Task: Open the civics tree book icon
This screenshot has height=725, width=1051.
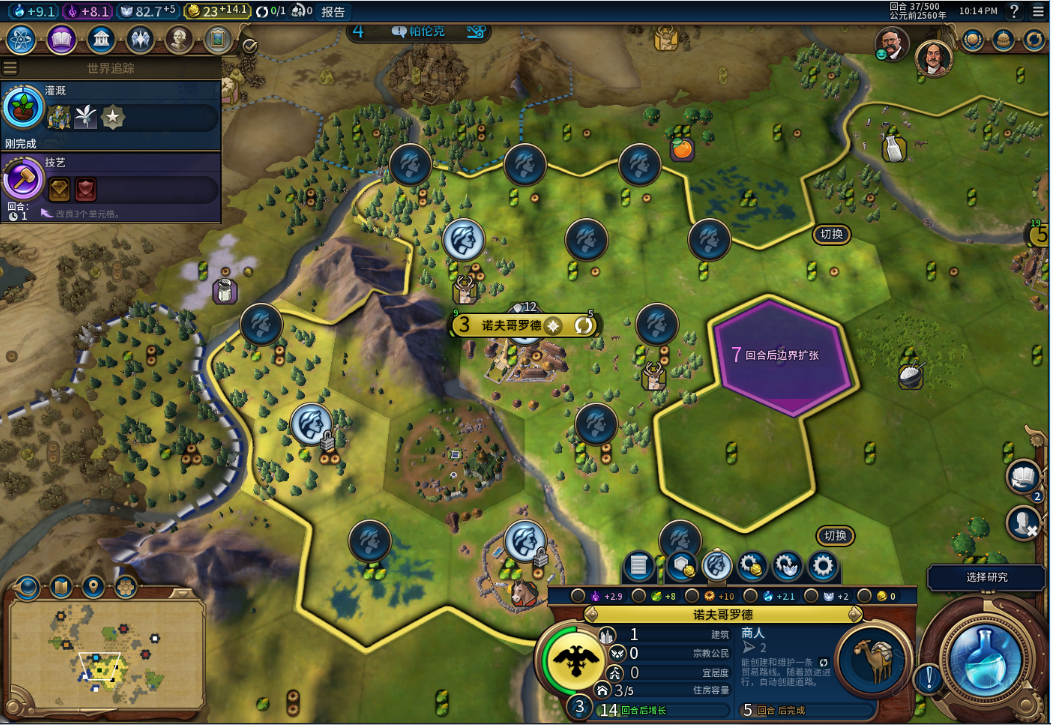Action: click(61, 39)
